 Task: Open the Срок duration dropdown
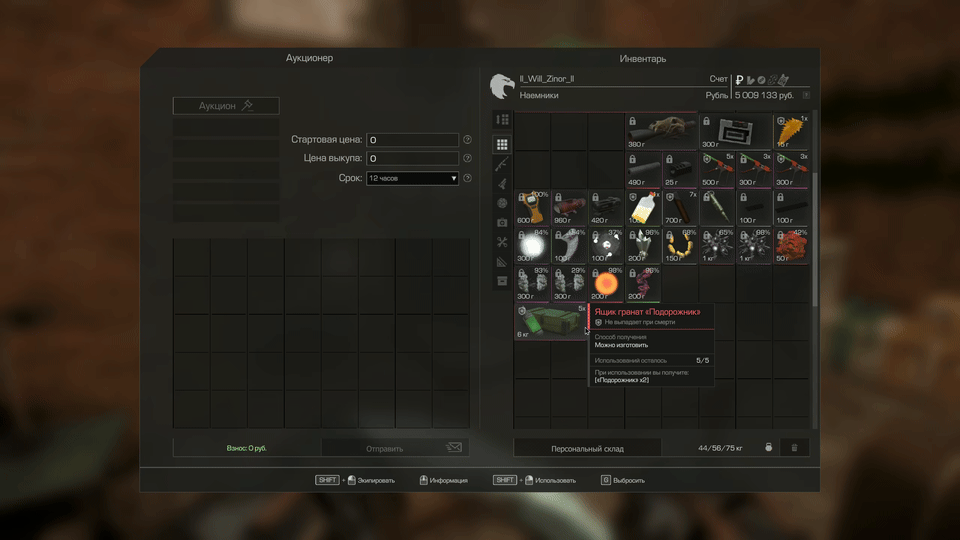pyautogui.click(x=413, y=178)
